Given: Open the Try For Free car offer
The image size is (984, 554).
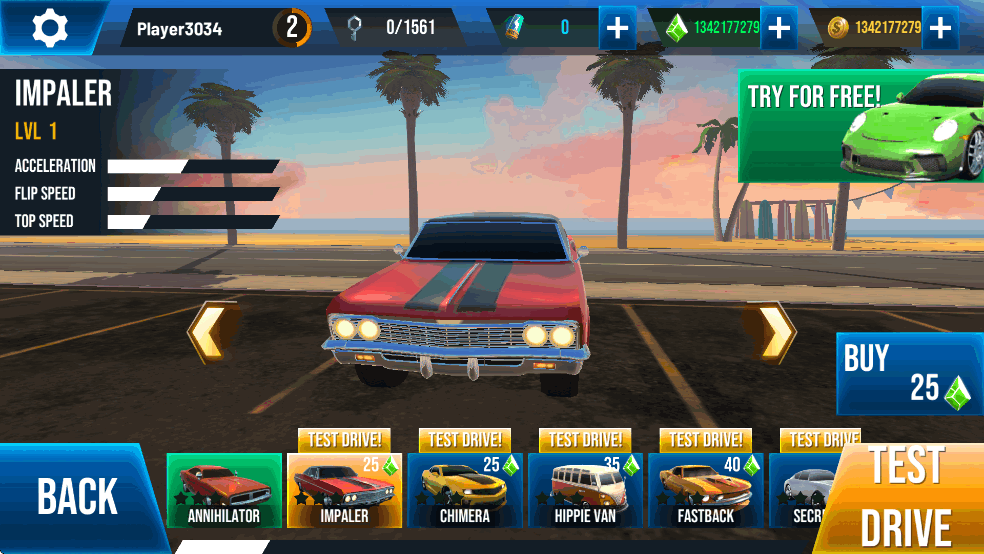Looking at the screenshot, I should point(860,126).
